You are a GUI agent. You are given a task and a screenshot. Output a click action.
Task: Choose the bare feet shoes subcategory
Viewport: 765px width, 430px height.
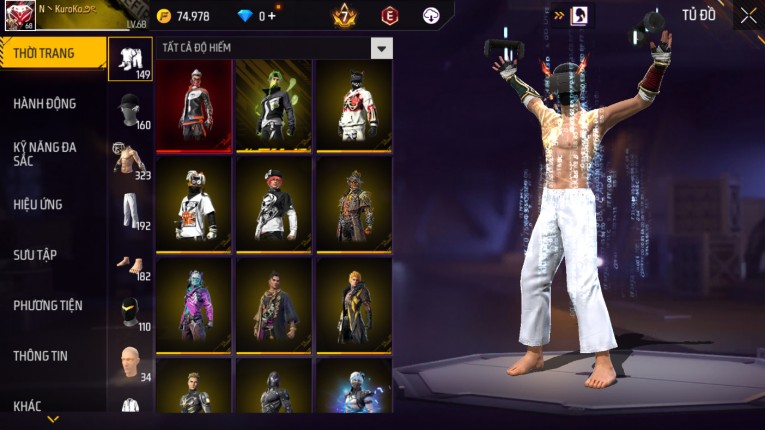pyautogui.click(x=130, y=265)
